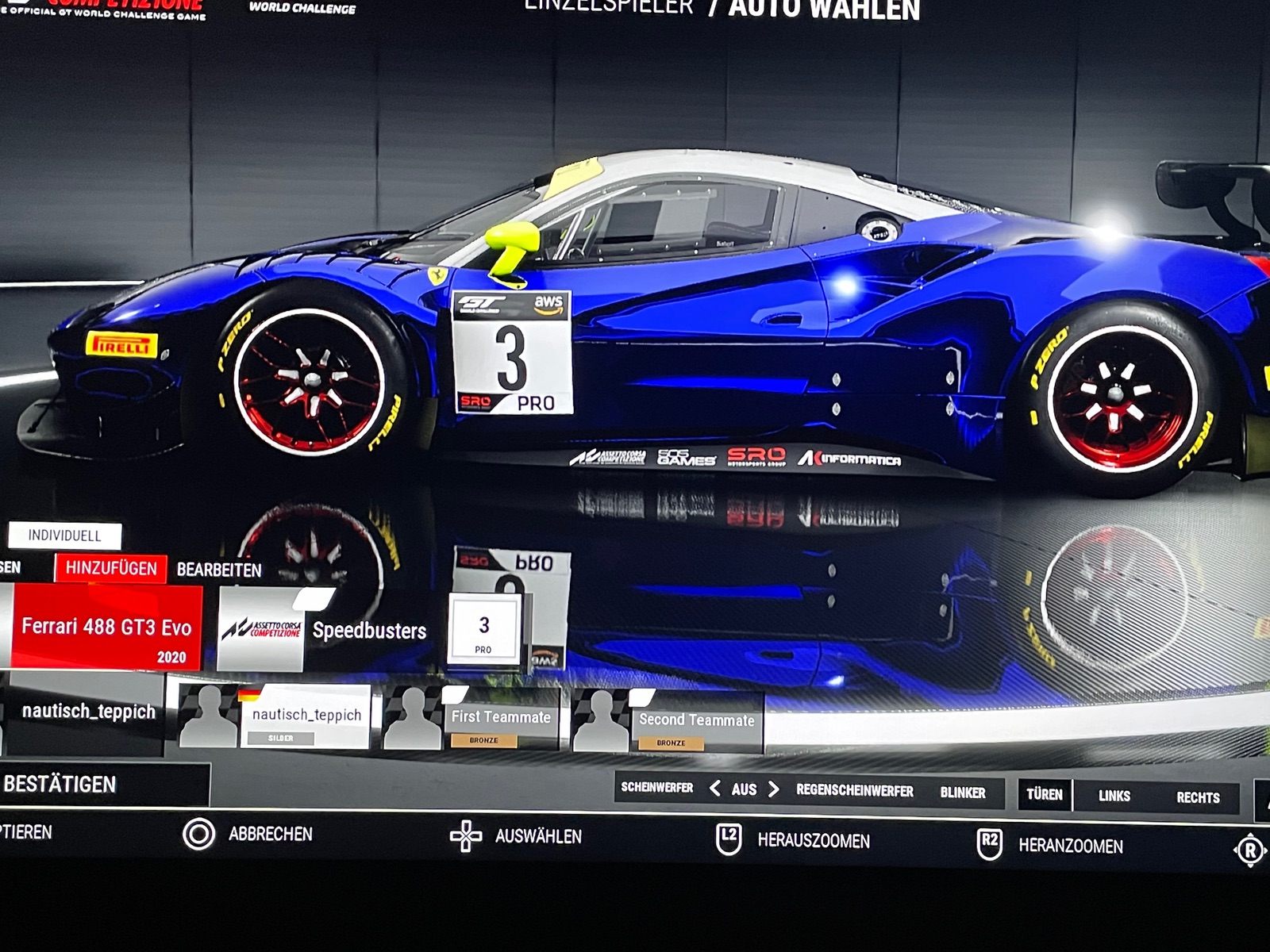The image size is (1270, 952).
Task: Toggle the Regenscheinwerfer rain lights
Action: (x=855, y=791)
